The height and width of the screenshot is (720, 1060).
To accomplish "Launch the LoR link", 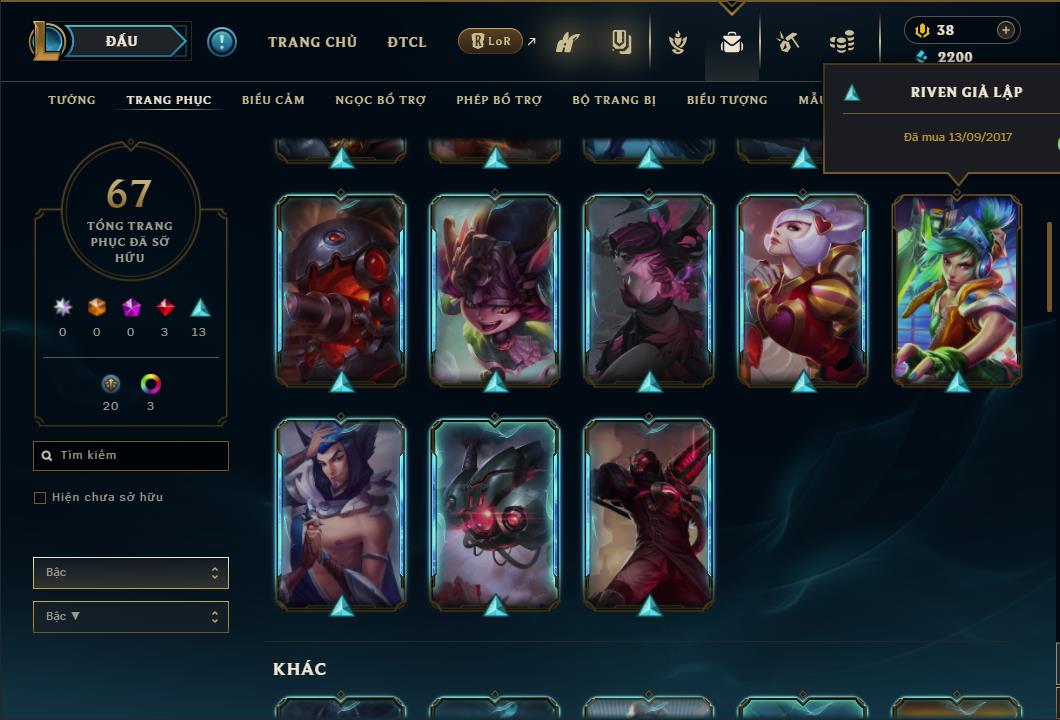I will 491,41.
